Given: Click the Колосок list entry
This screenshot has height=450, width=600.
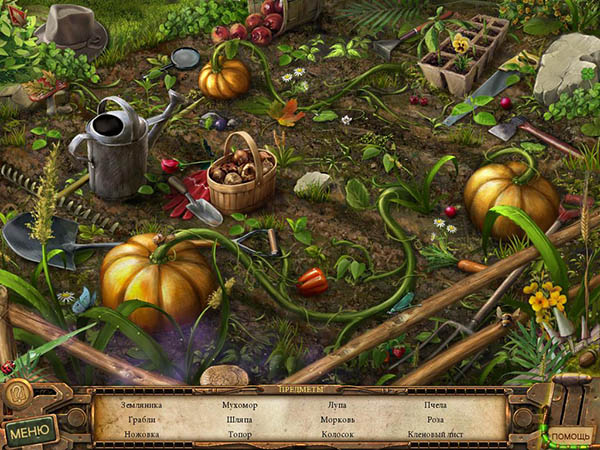Looking at the screenshot, I should click(337, 434).
